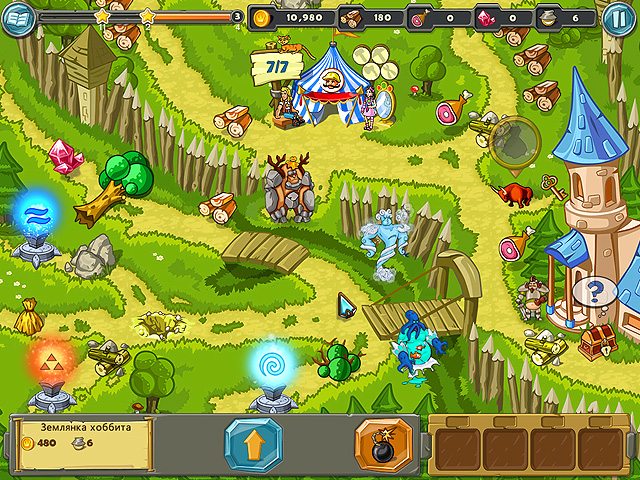Open the round menu button beside the star bar
640x480 pixels.
18,17
